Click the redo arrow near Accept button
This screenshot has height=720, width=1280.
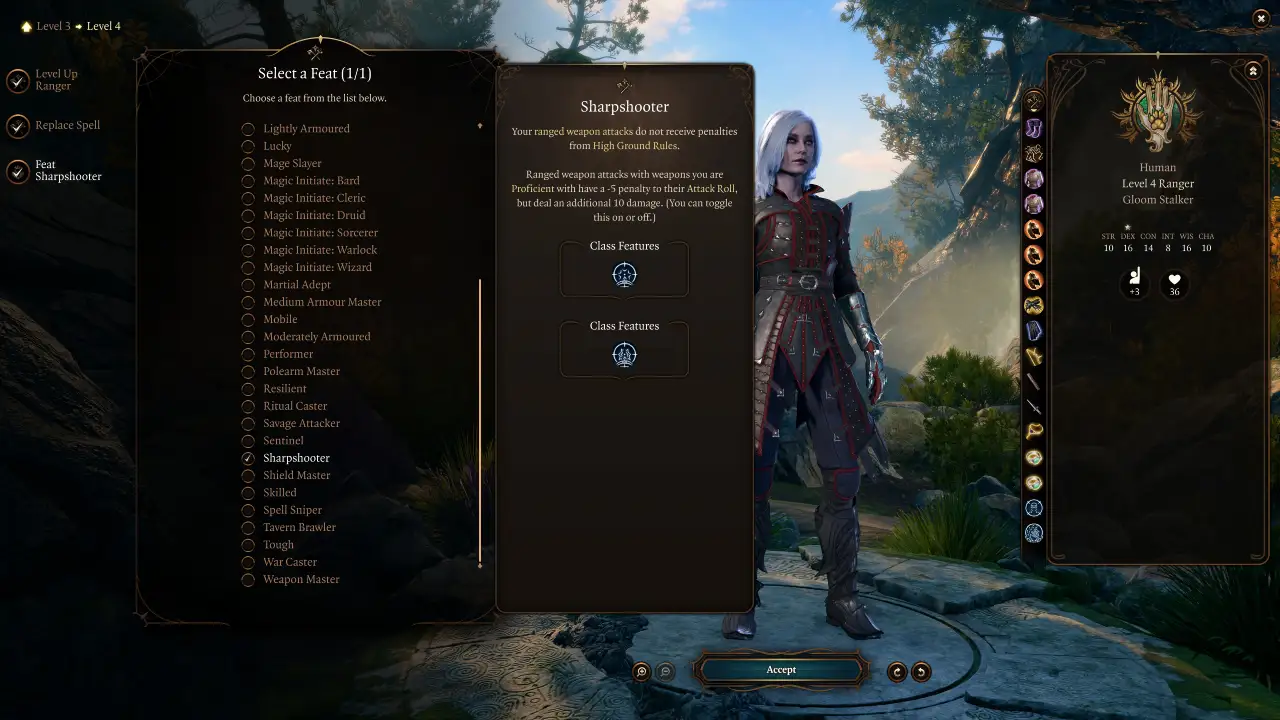click(896, 671)
